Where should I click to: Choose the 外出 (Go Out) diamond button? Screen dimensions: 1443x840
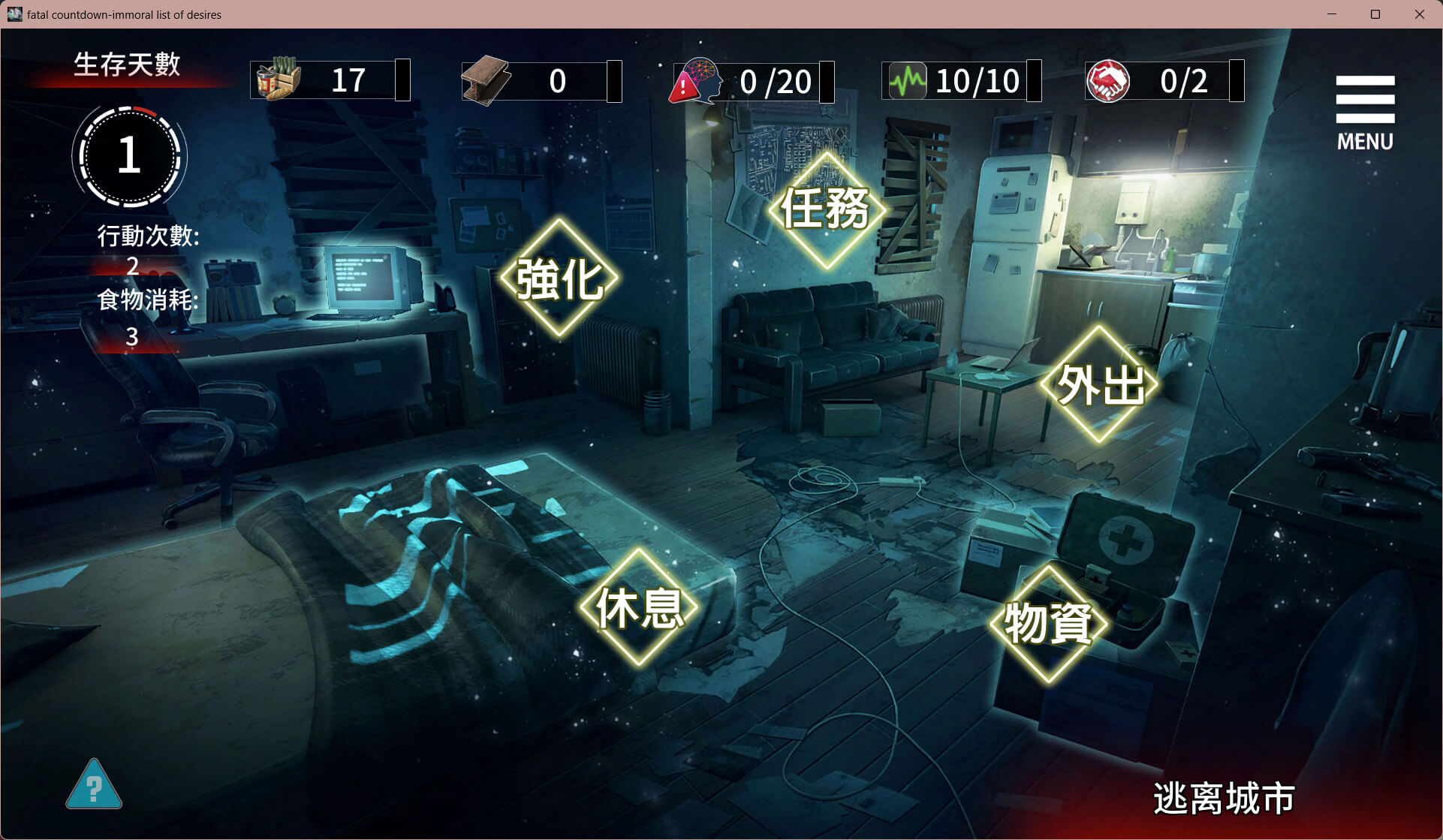pos(1099,384)
